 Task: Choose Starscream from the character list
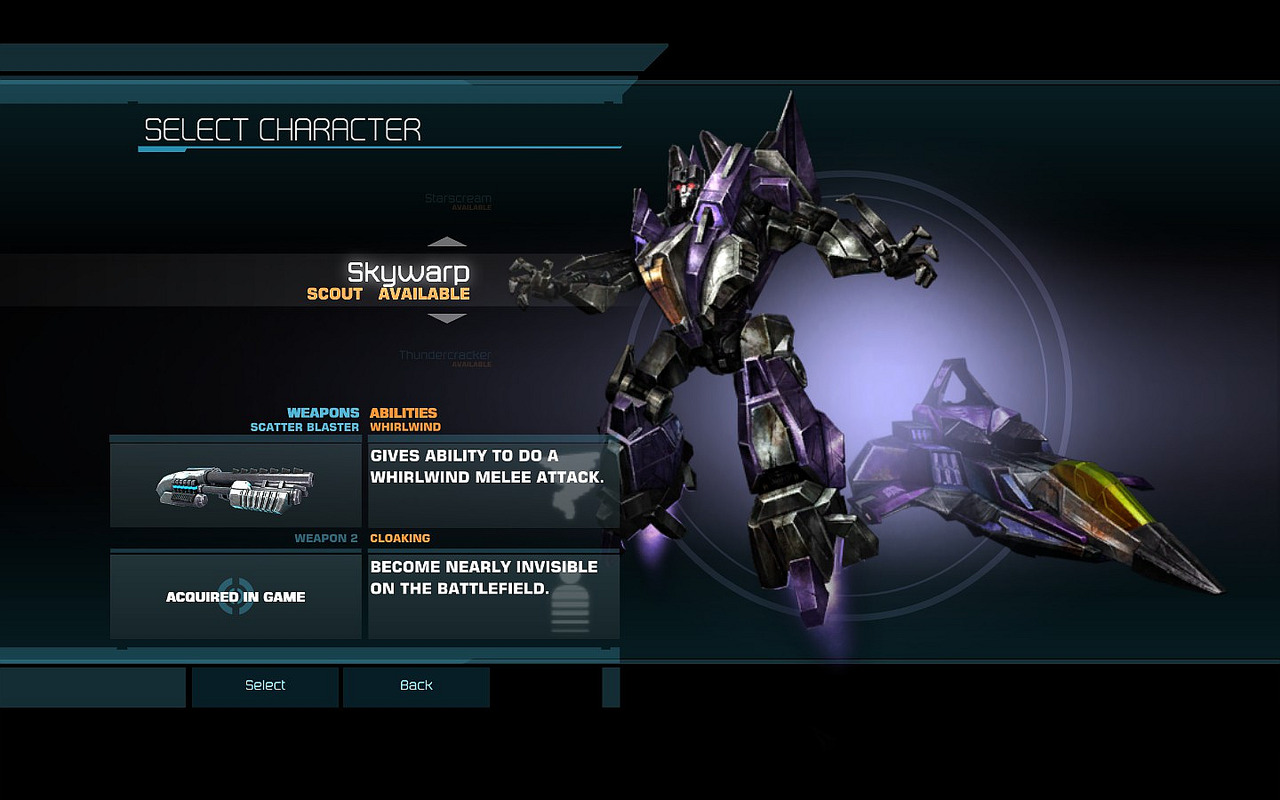(457, 199)
